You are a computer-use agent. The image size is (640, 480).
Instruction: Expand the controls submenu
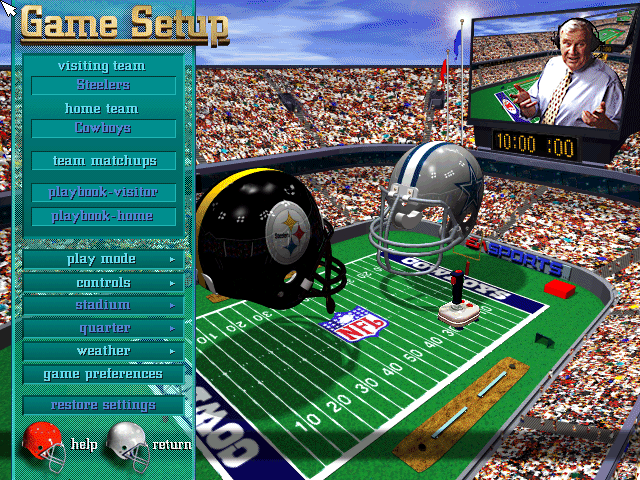(x=104, y=283)
